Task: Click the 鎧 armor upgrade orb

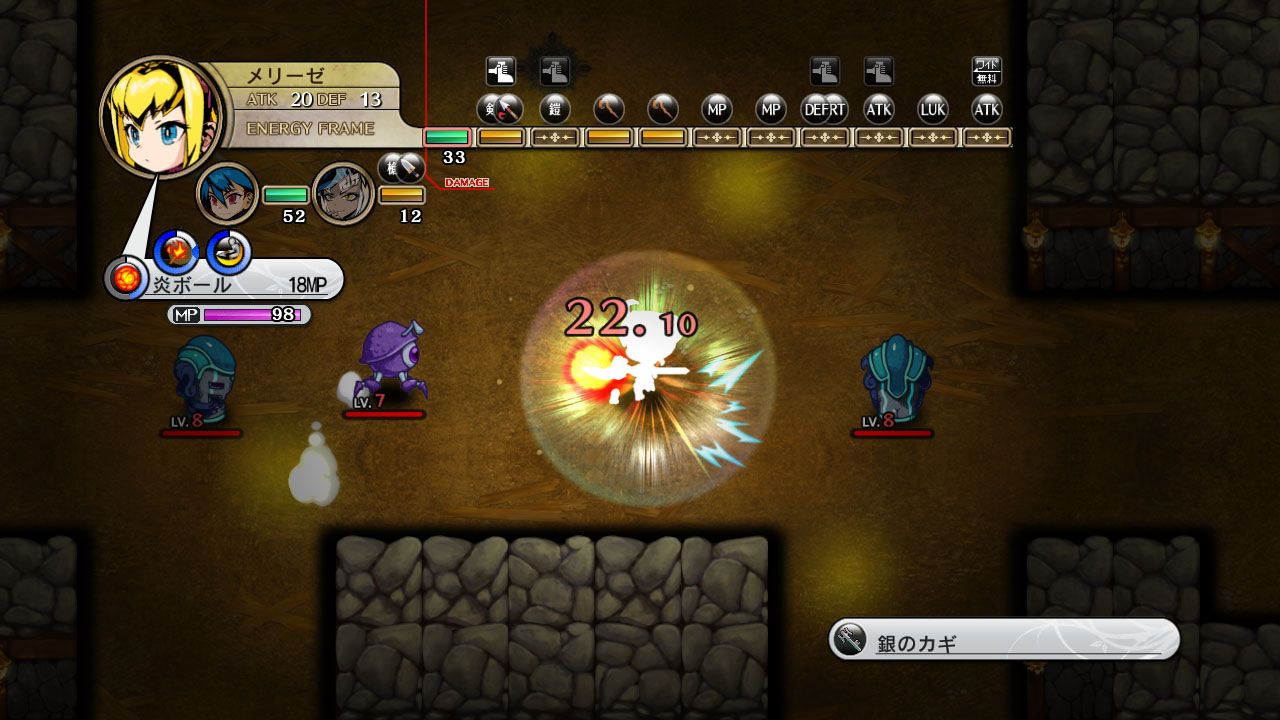Action: (x=556, y=110)
